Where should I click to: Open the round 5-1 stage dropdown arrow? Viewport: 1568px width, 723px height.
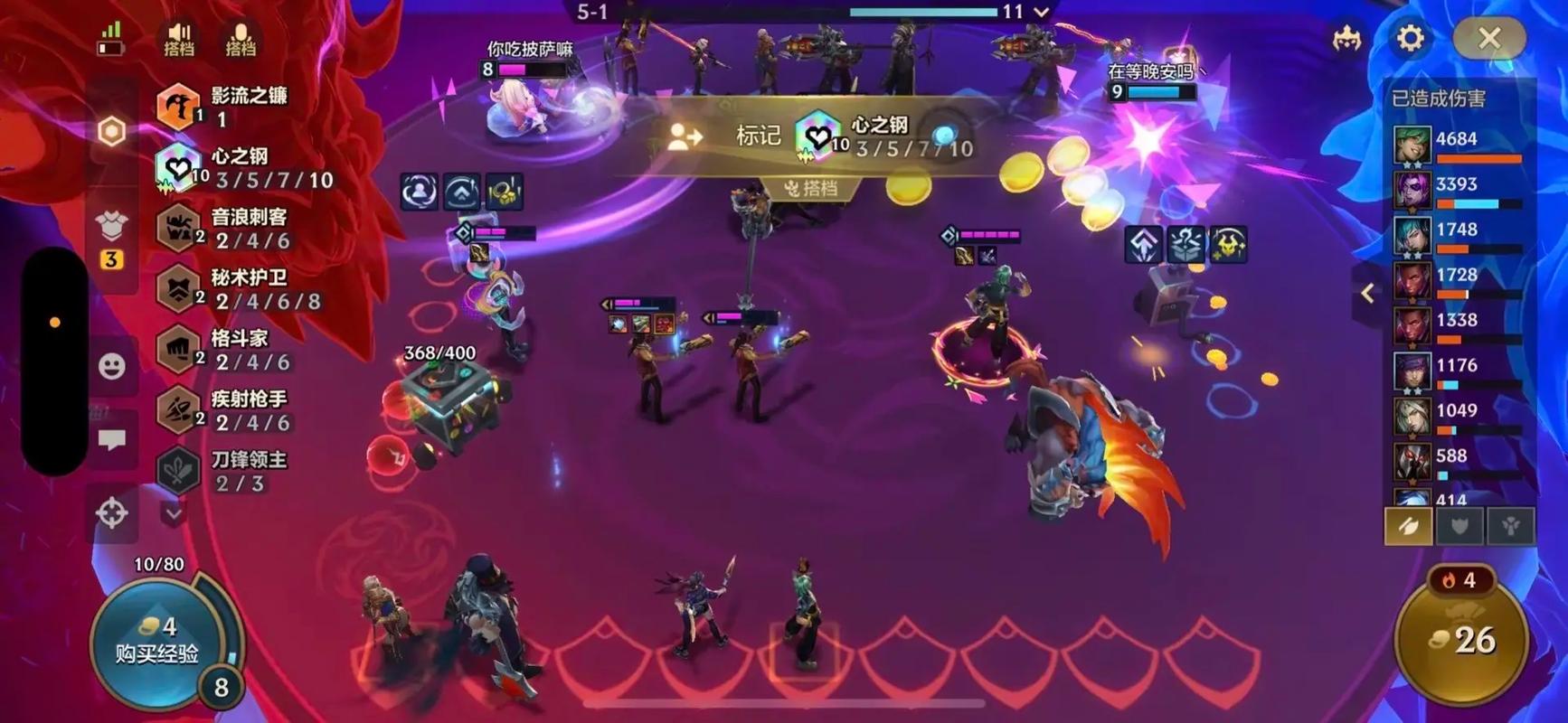(1042, 12)
